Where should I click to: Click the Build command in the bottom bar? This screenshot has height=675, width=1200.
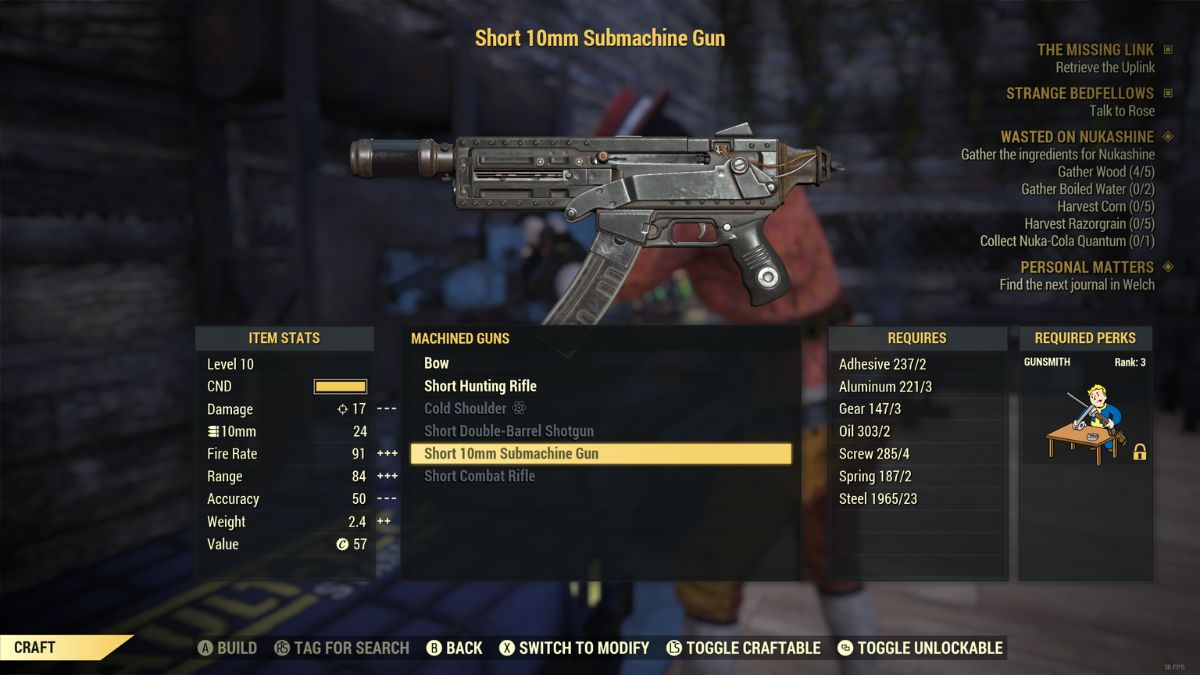pyautogui.click(x=227, y=648)
